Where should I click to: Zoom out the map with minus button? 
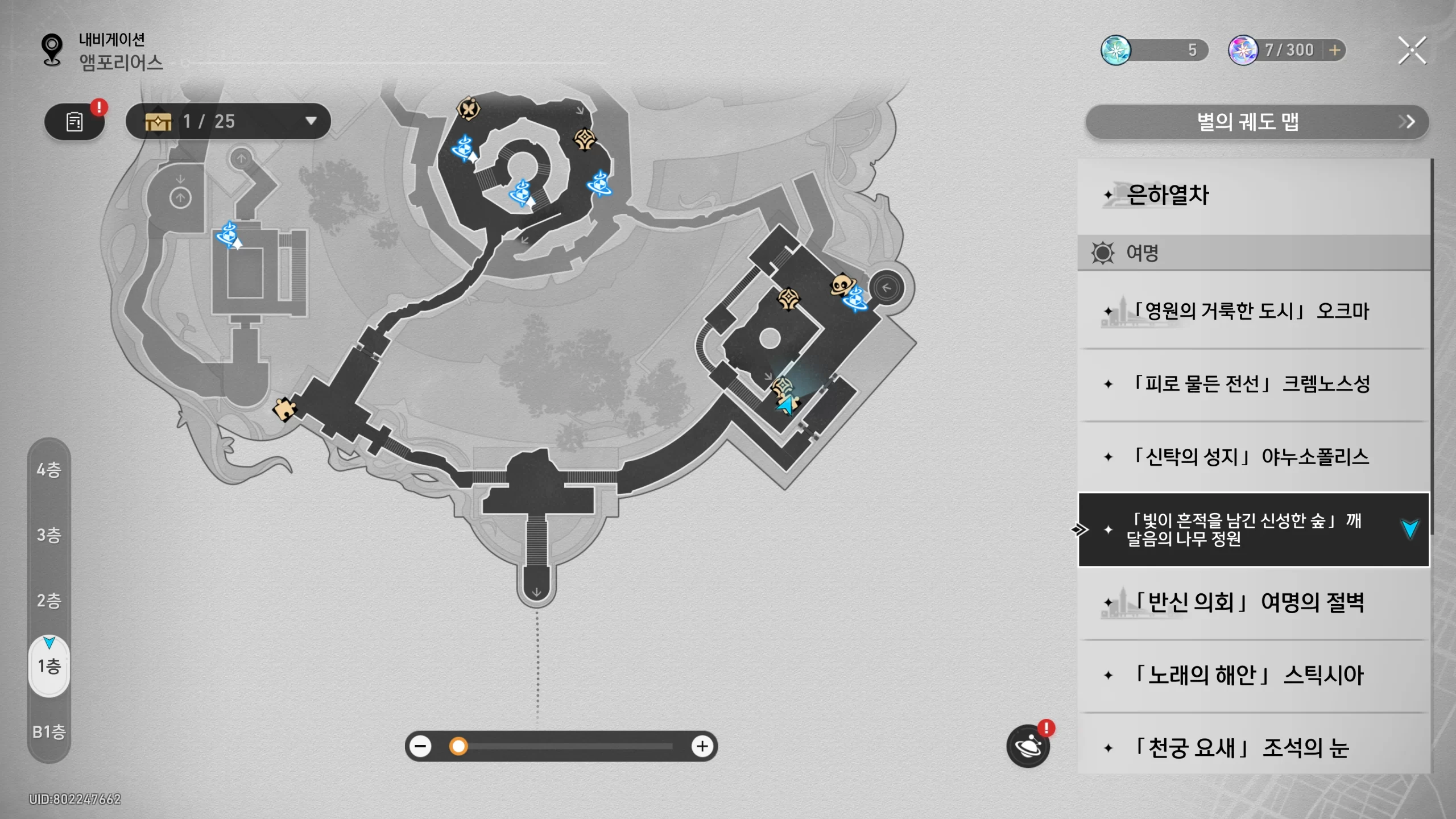[421, 746]
